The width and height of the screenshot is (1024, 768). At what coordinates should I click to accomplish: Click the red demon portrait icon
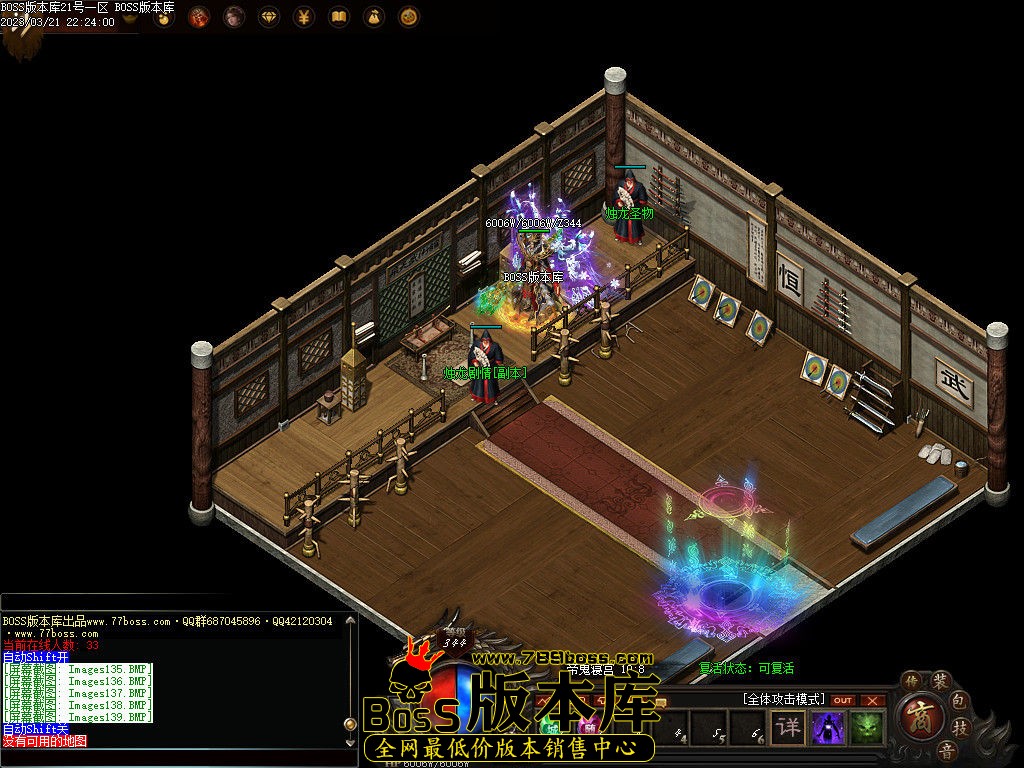tap(199, 17)
